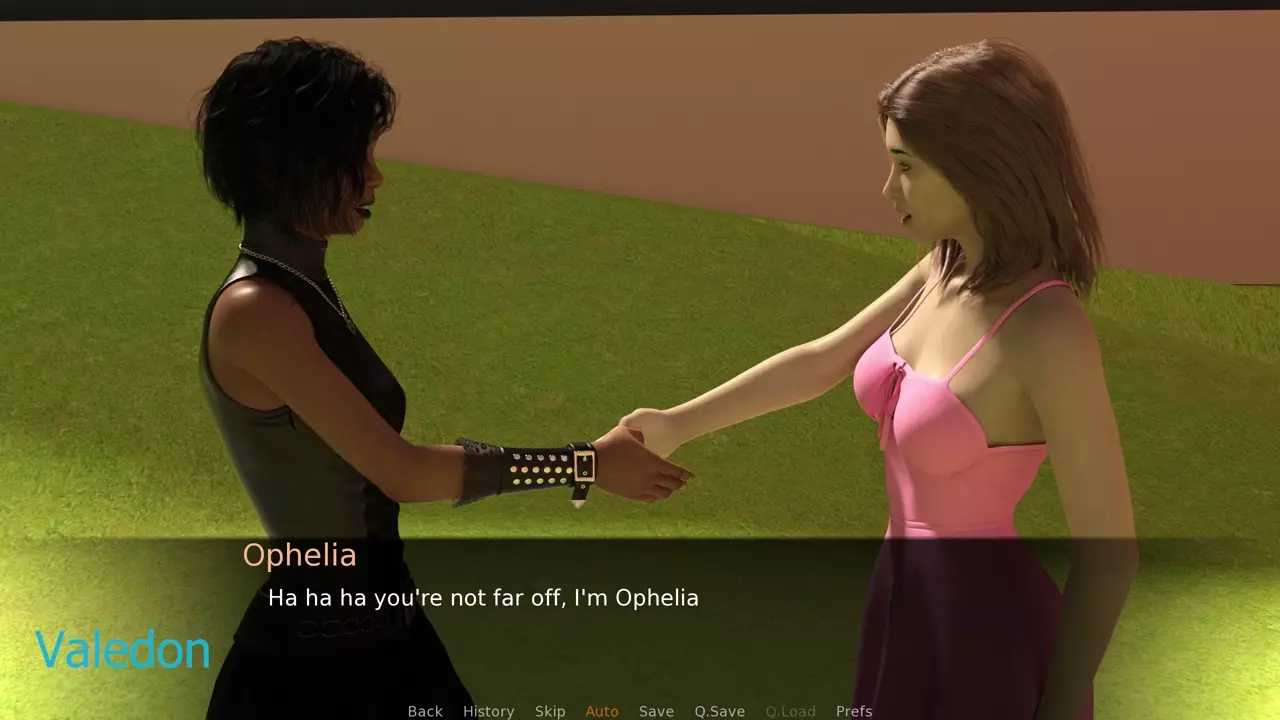This screenshot has height=720, width=1280.
Task: Open the Prefs settings menu
Action: (854, 711)
